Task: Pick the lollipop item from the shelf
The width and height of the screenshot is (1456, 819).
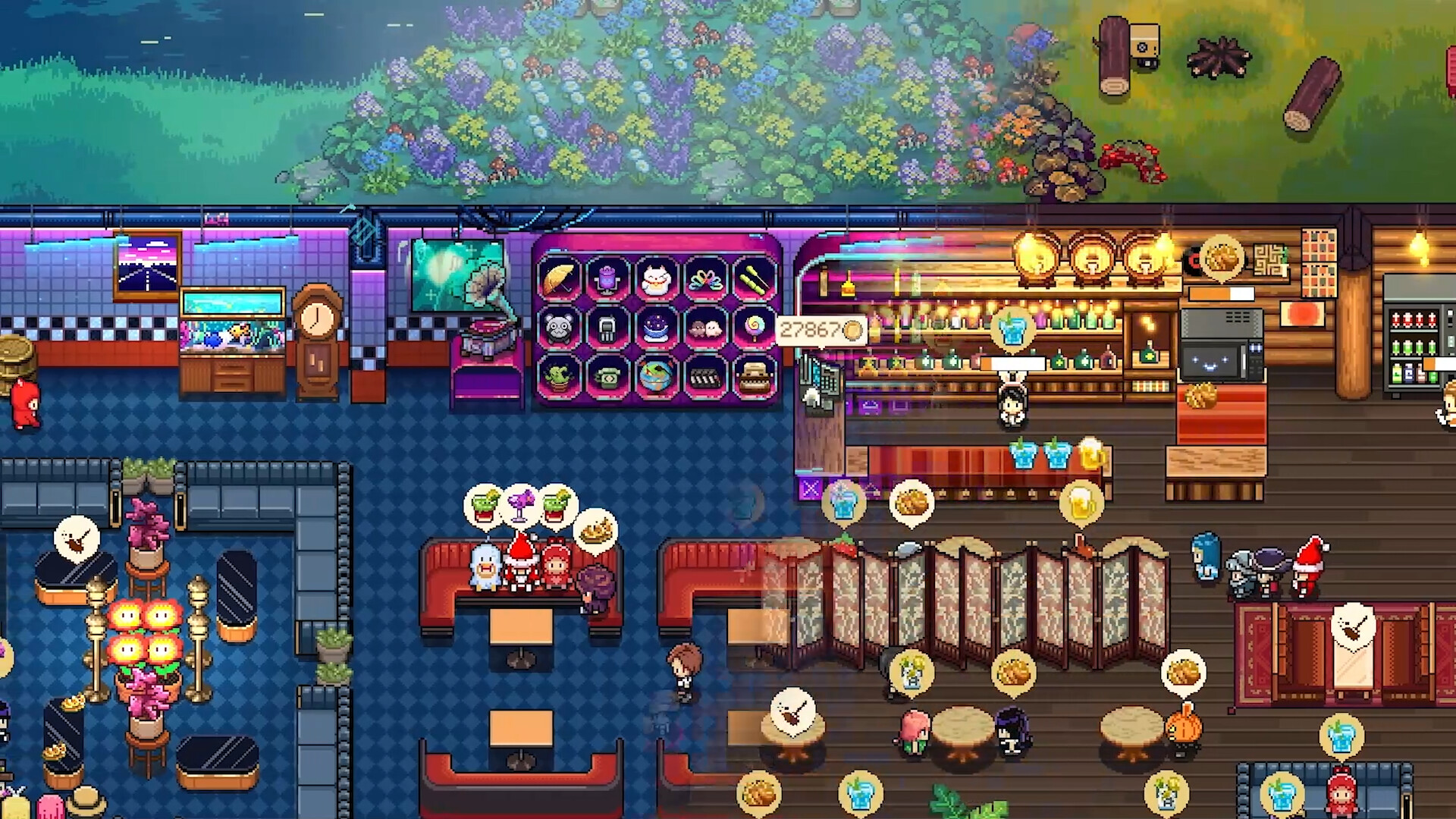Action: click(754, 330)
